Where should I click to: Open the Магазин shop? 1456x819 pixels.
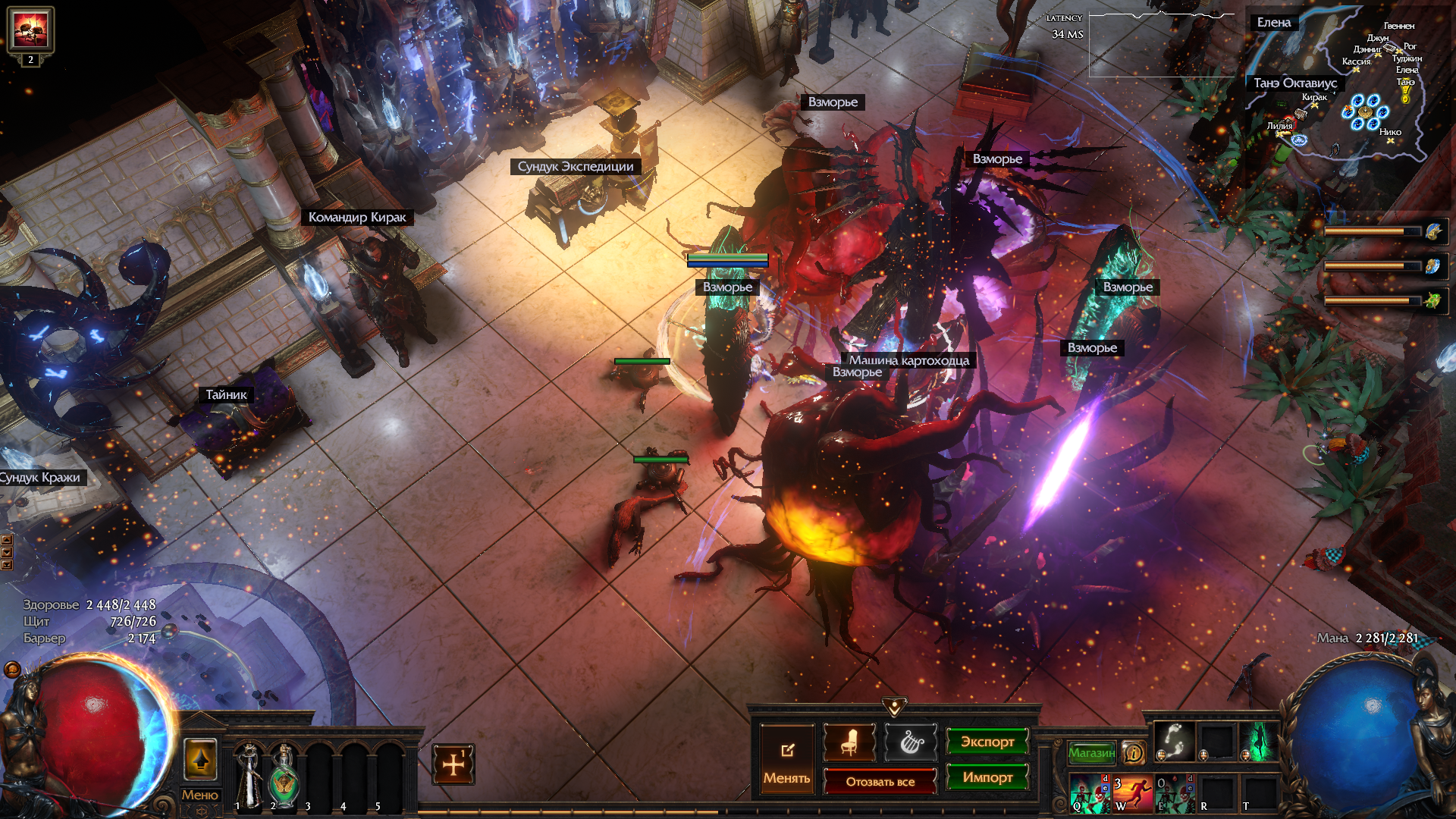pos(1091,752)
